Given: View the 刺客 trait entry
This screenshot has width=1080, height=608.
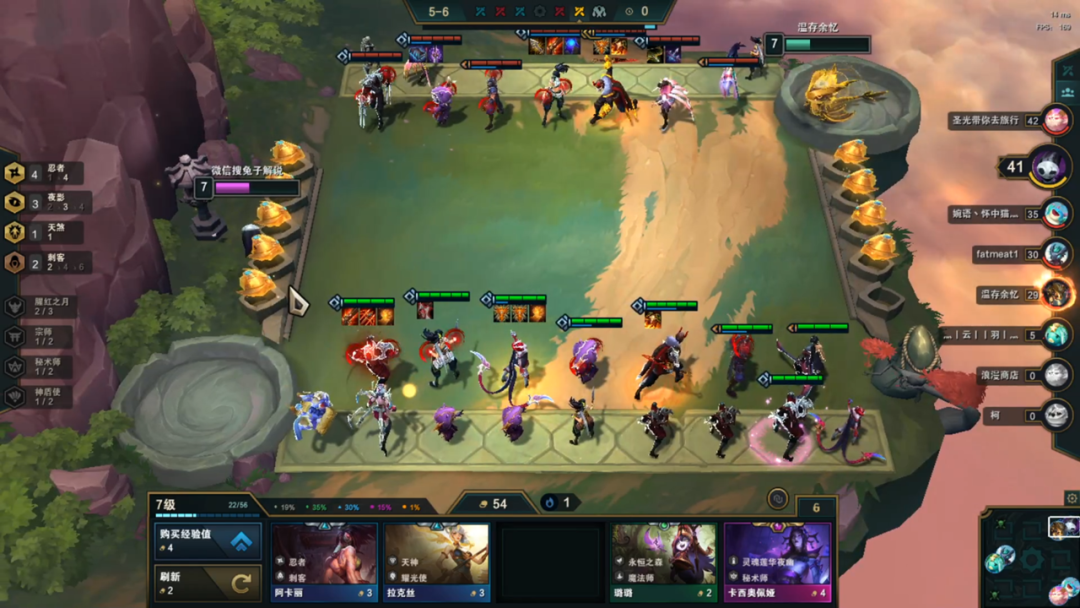Looking at the screenshot, I should [x=45, y=263].
